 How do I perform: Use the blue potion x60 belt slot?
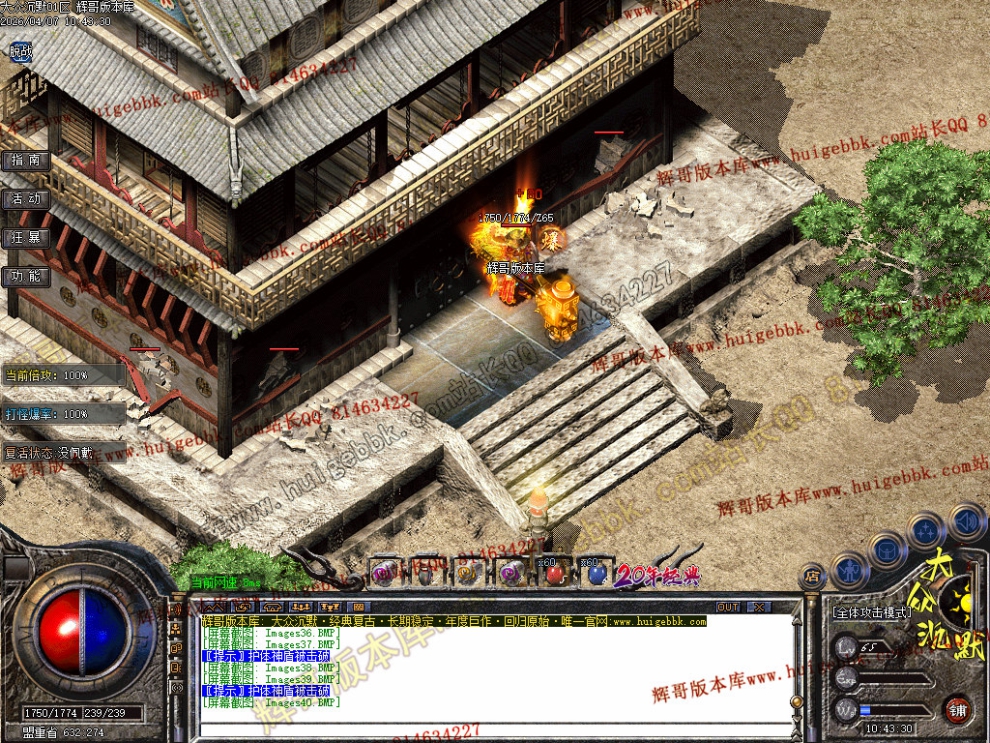[597, 574]
